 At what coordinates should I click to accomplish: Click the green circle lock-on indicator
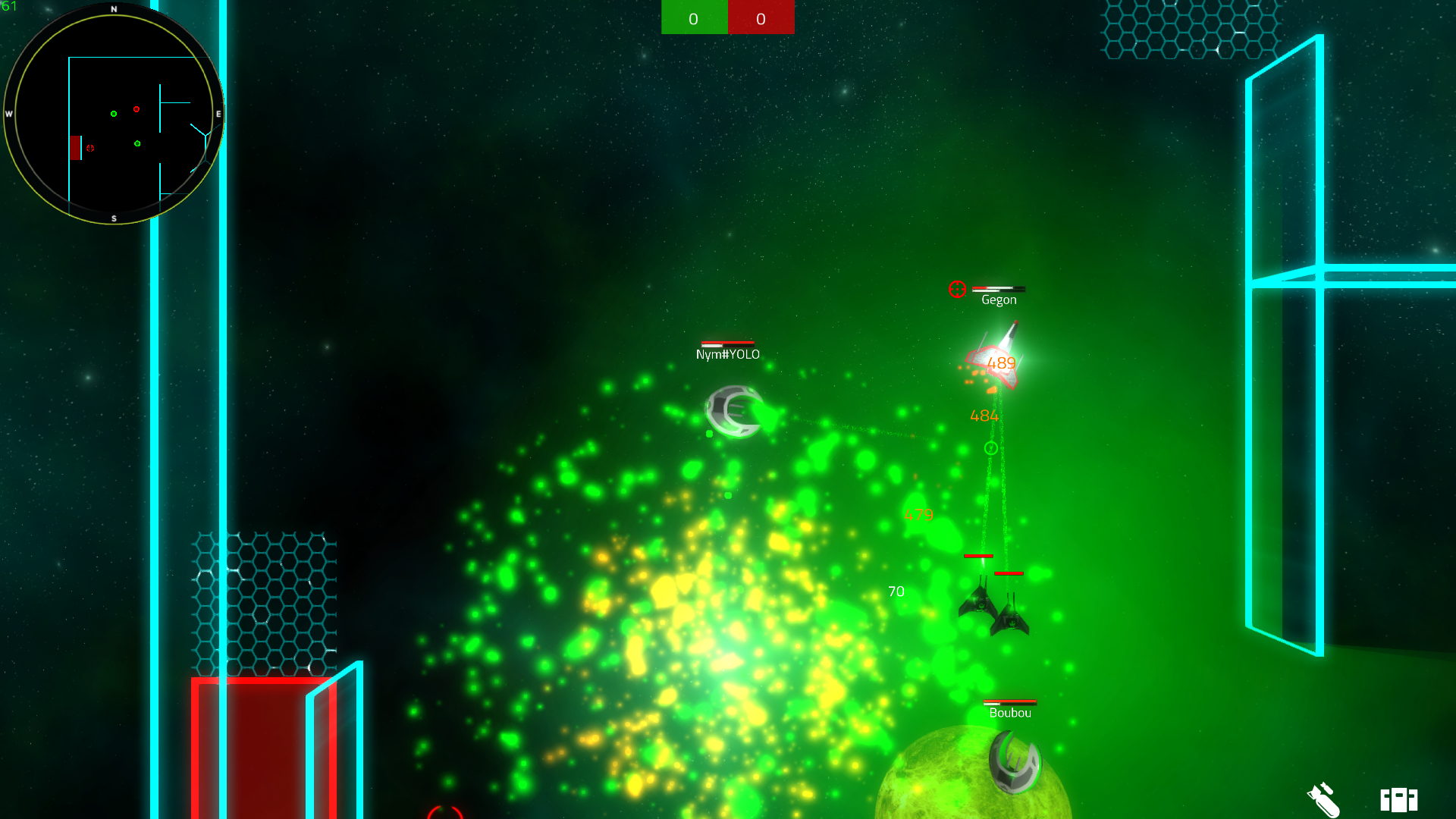click(991, 447)
